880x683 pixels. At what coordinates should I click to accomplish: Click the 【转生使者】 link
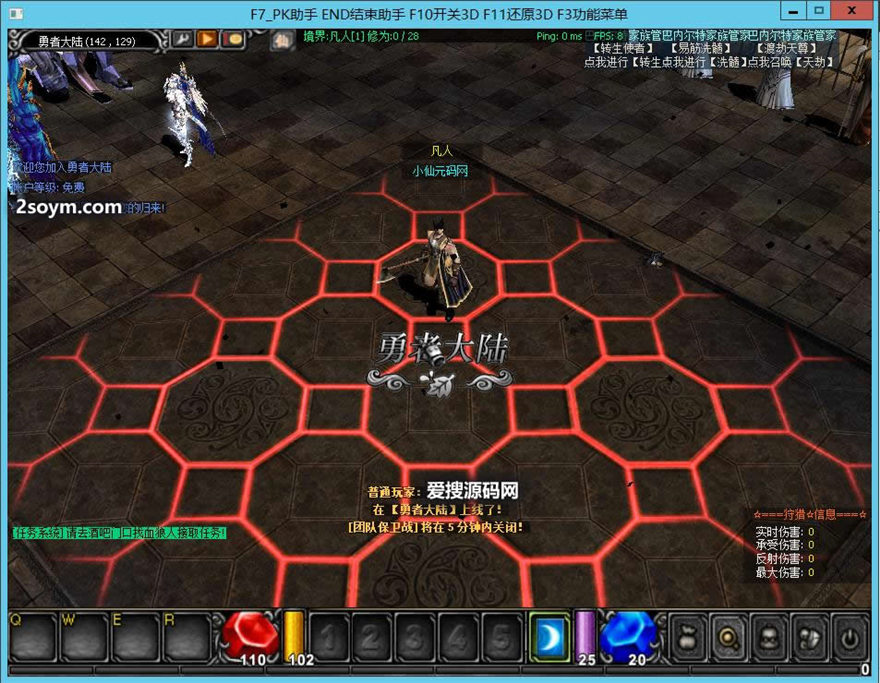(622, 48)
